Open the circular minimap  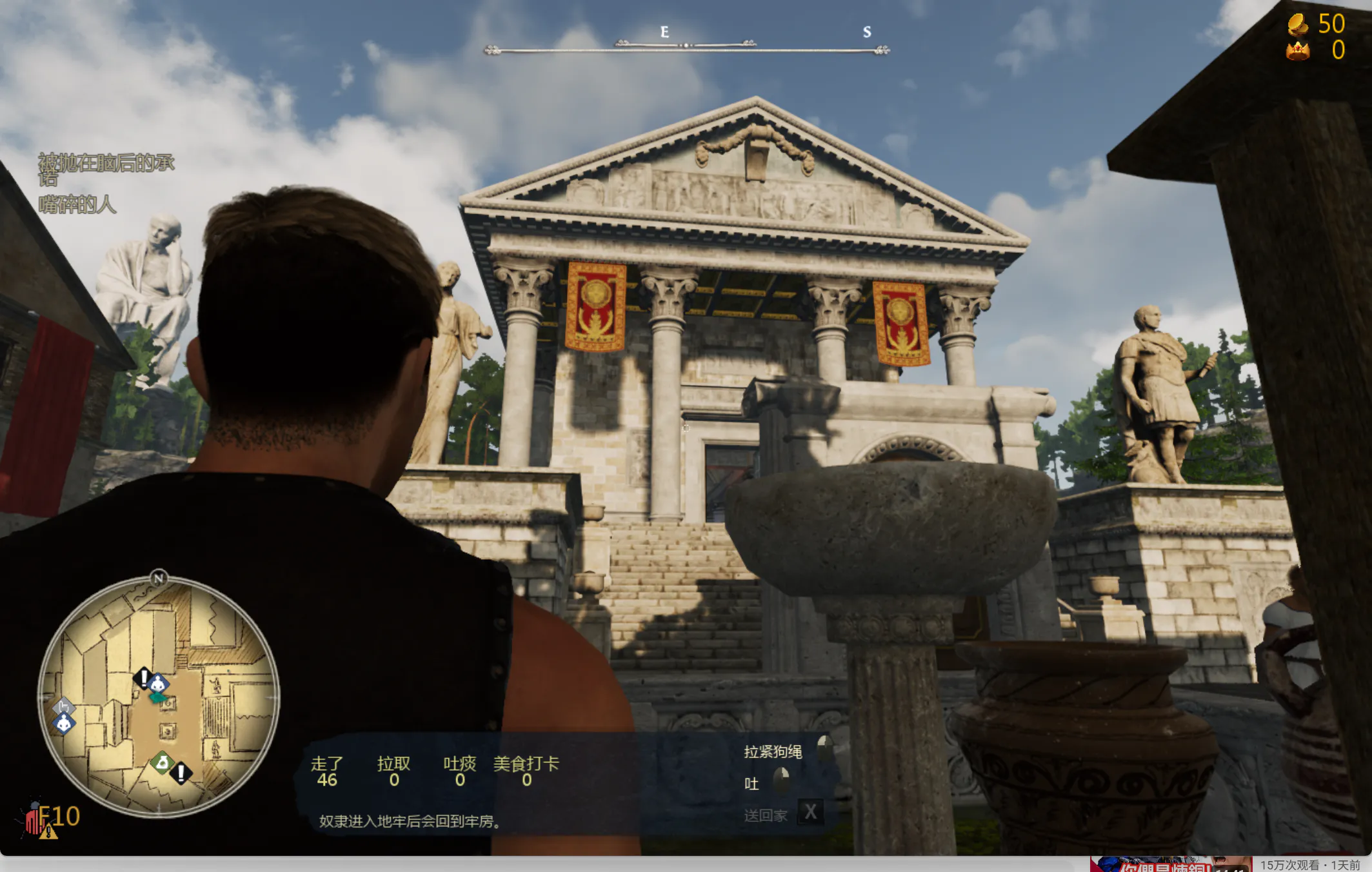pyautogui.click(x=159, y=697)
